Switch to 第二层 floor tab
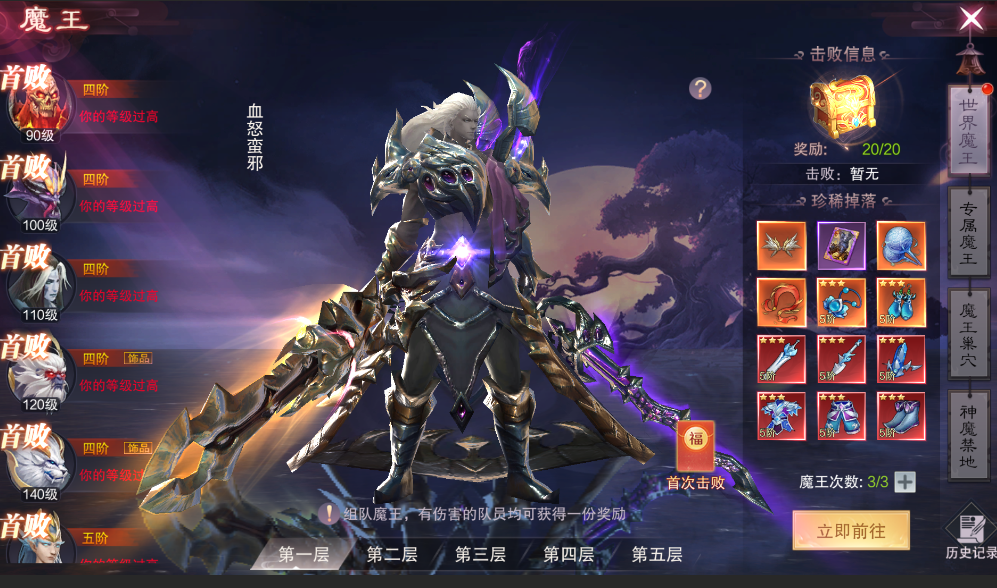The height and width of the screenshot is (588, 997). 391,554
